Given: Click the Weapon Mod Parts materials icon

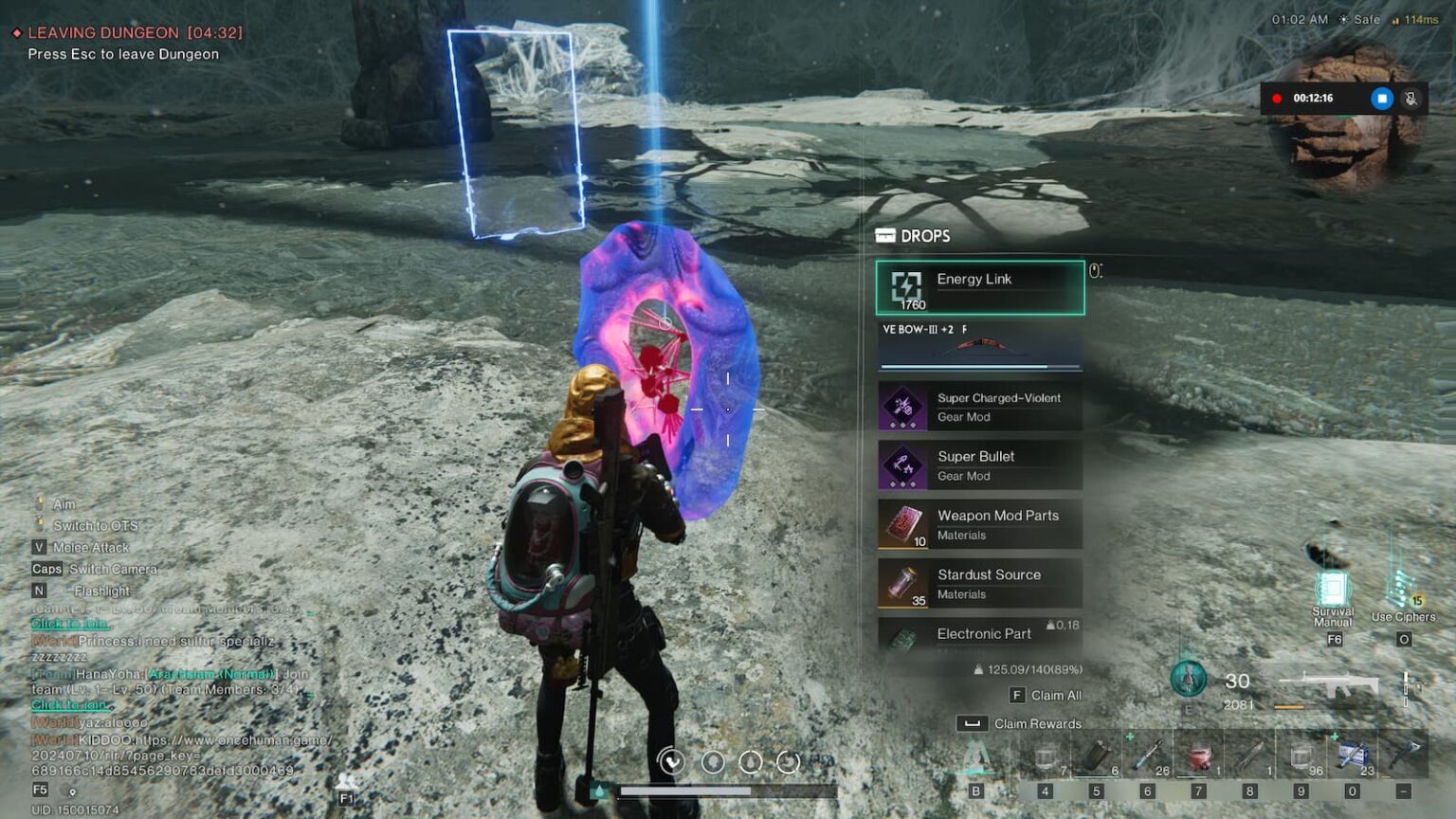Looking at the screenshot, I should coord(906,522).
